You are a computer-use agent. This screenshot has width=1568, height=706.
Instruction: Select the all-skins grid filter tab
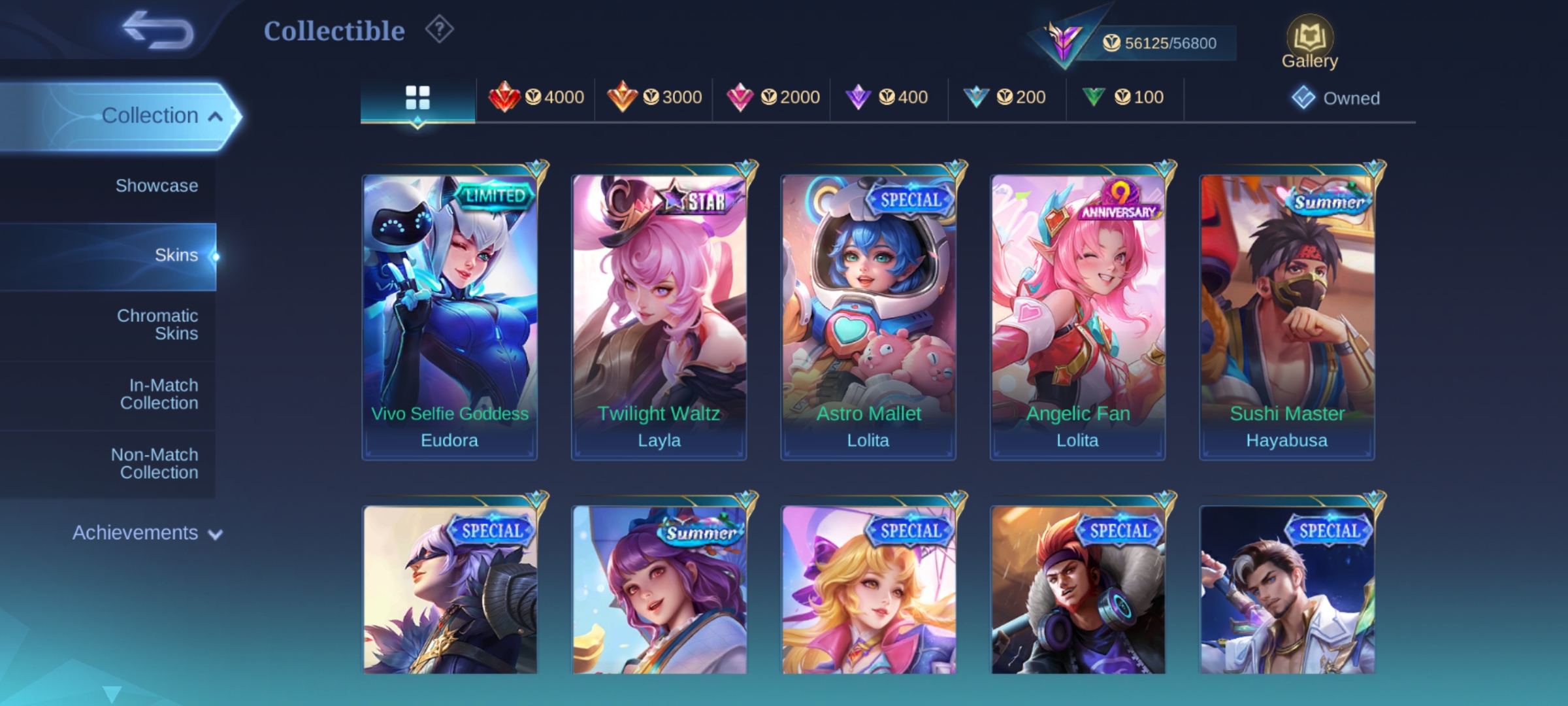(417, 98)
